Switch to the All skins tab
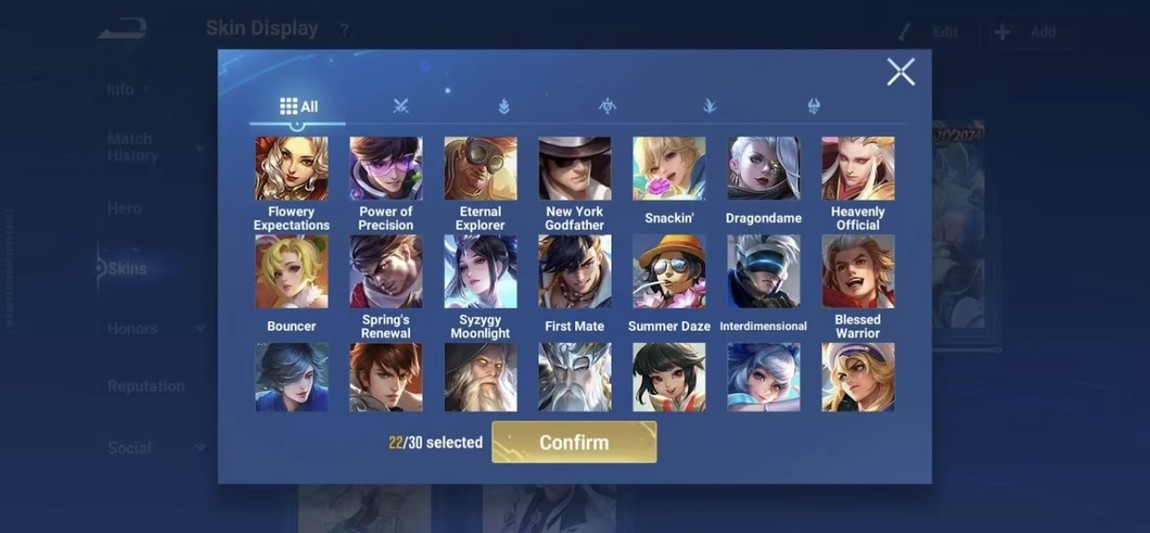Viewport: 1150px width, 533px height. click(x=298, y=106)
